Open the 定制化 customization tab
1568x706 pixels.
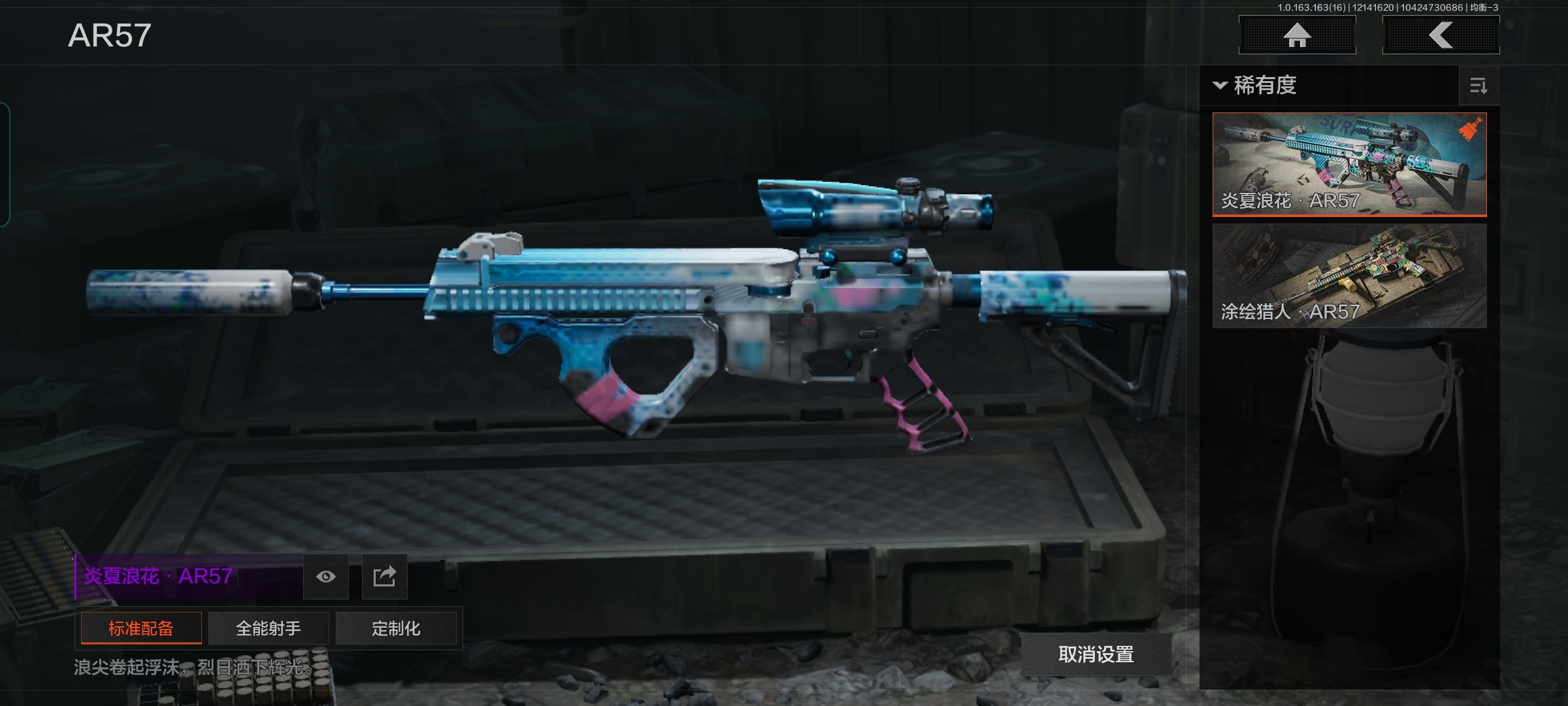pos(396,628)
